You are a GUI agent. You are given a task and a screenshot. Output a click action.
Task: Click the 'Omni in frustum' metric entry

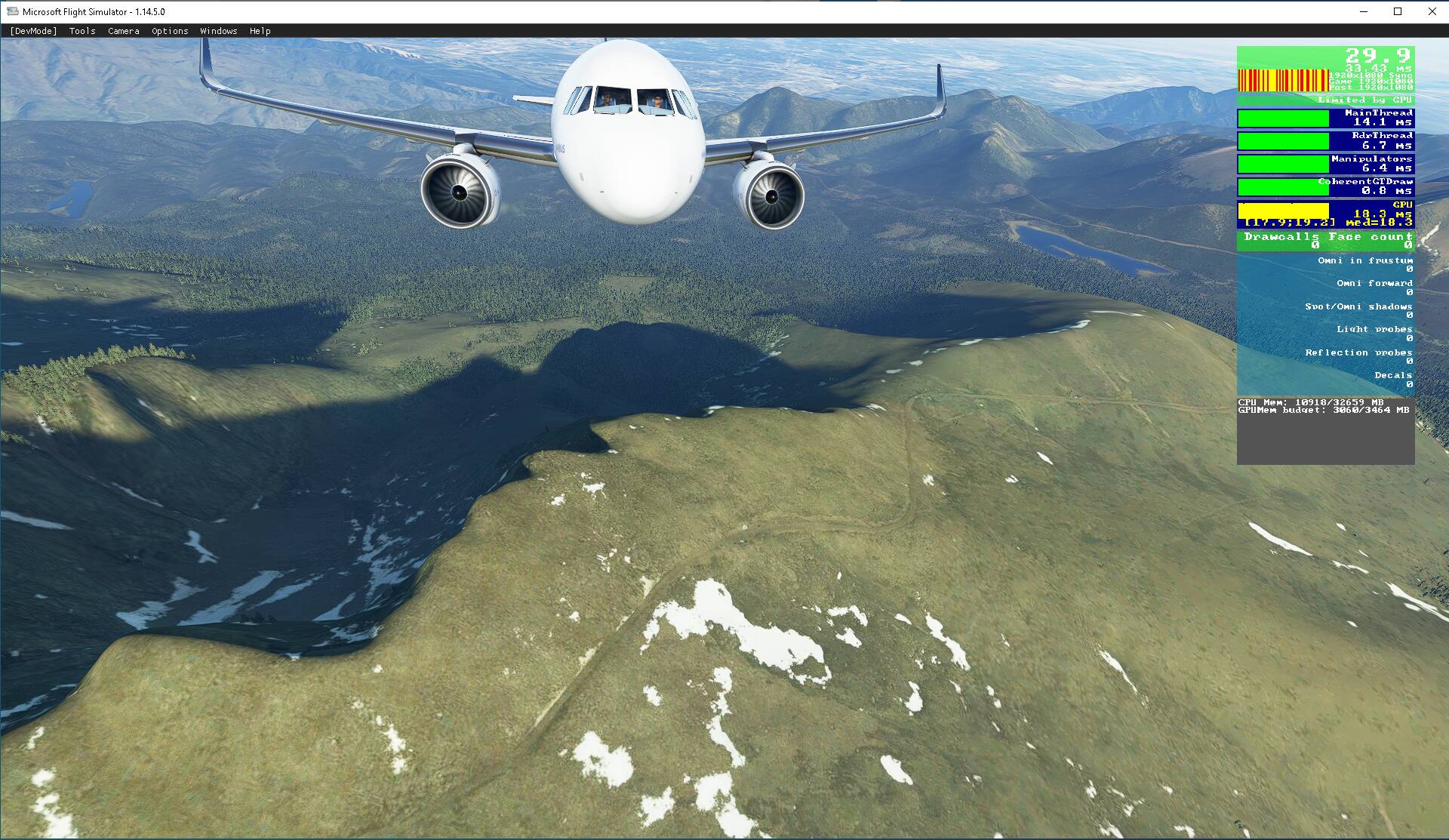1366,260
